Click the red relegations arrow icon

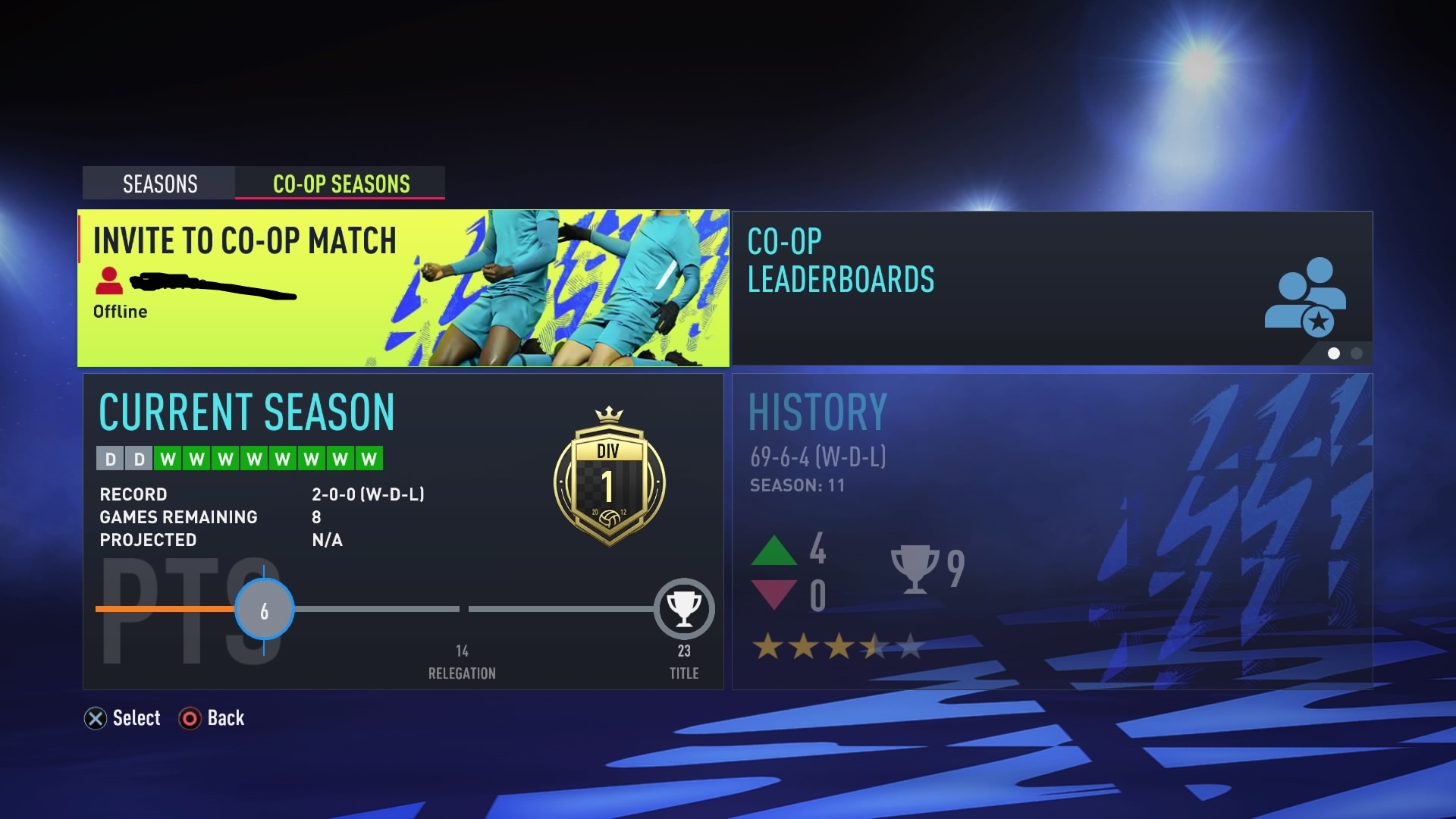[775, 595]
